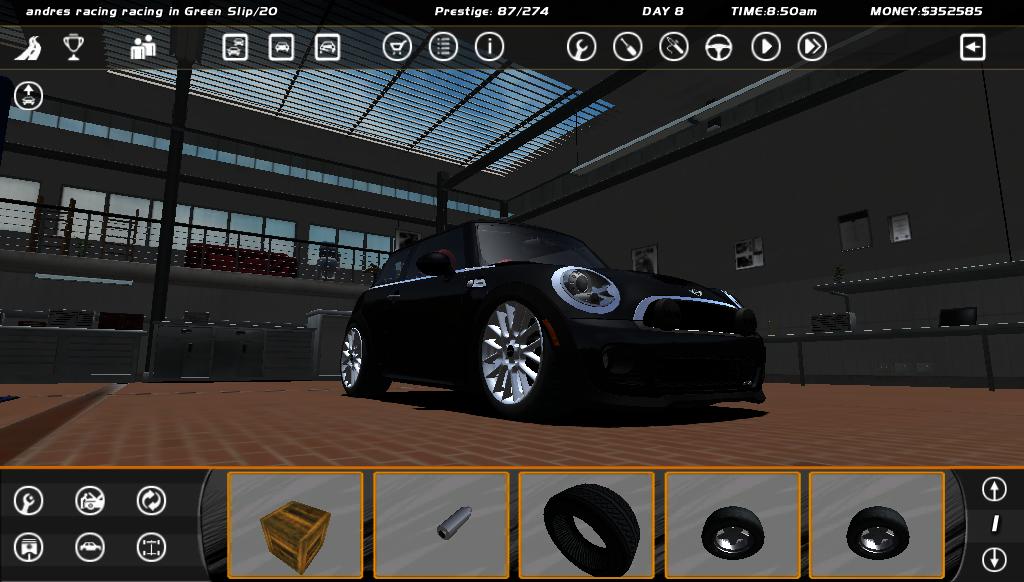Choose the car body silhouette category
Screen dimensions: 1024x582
90,547
